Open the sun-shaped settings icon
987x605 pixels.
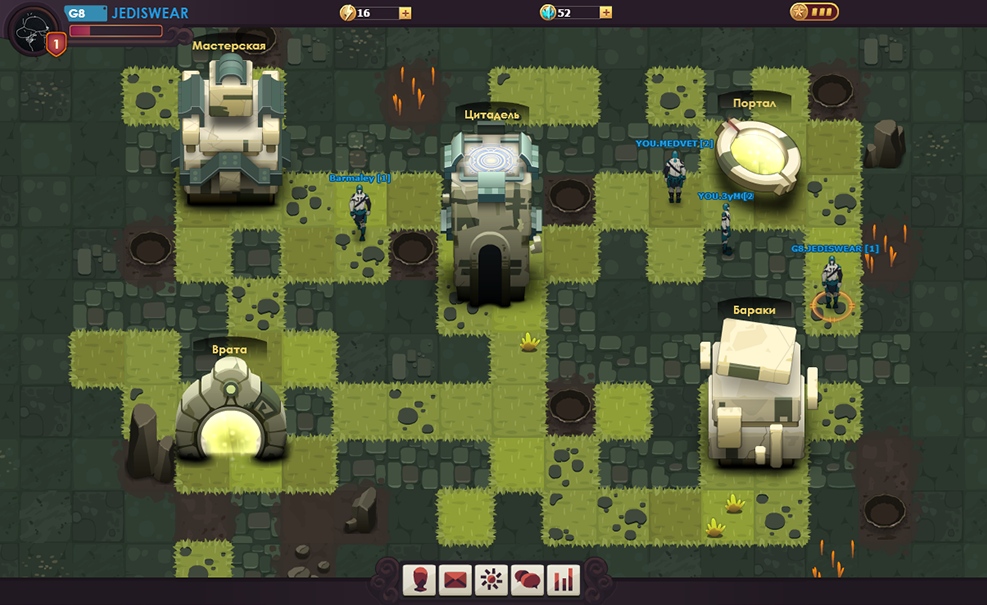click(x=491, y=579)
